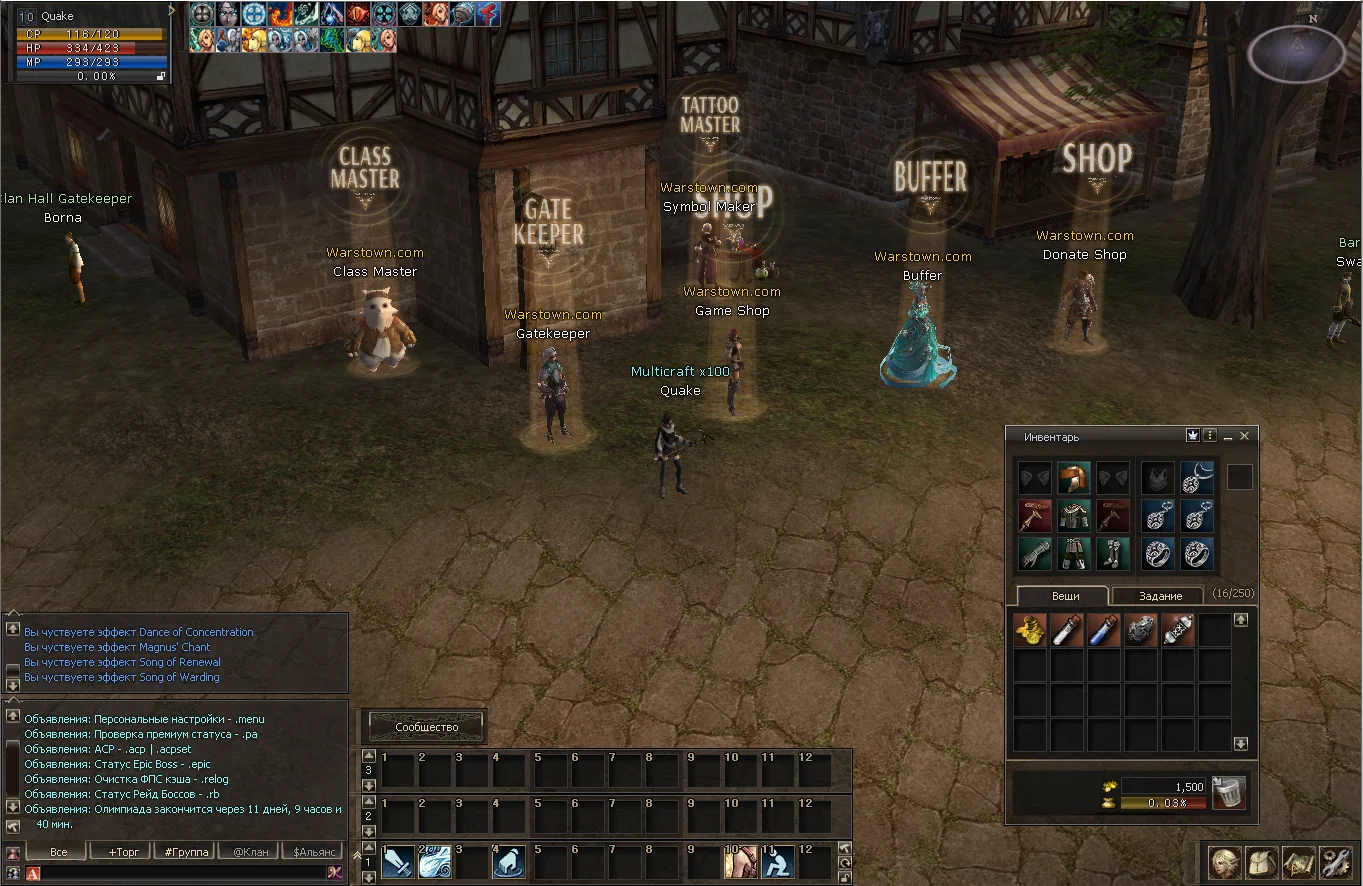Switch chat to the @Клан tab
1363x886 pixels.
[250, 852]
